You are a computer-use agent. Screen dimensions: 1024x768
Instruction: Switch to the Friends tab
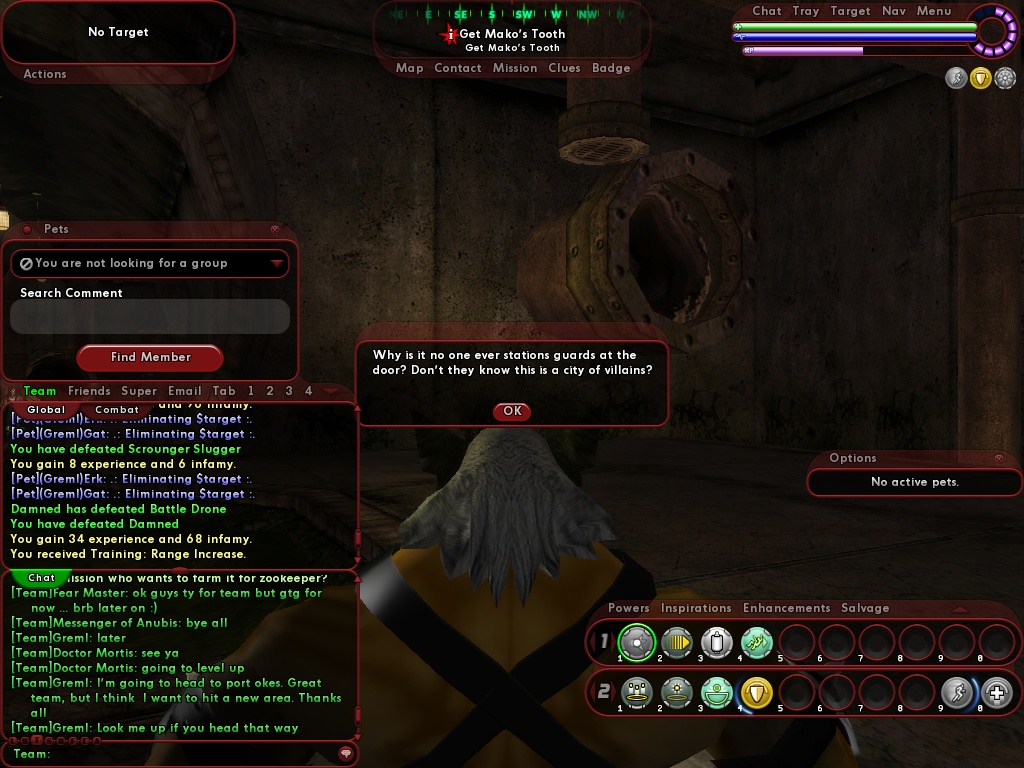point(89,391)
